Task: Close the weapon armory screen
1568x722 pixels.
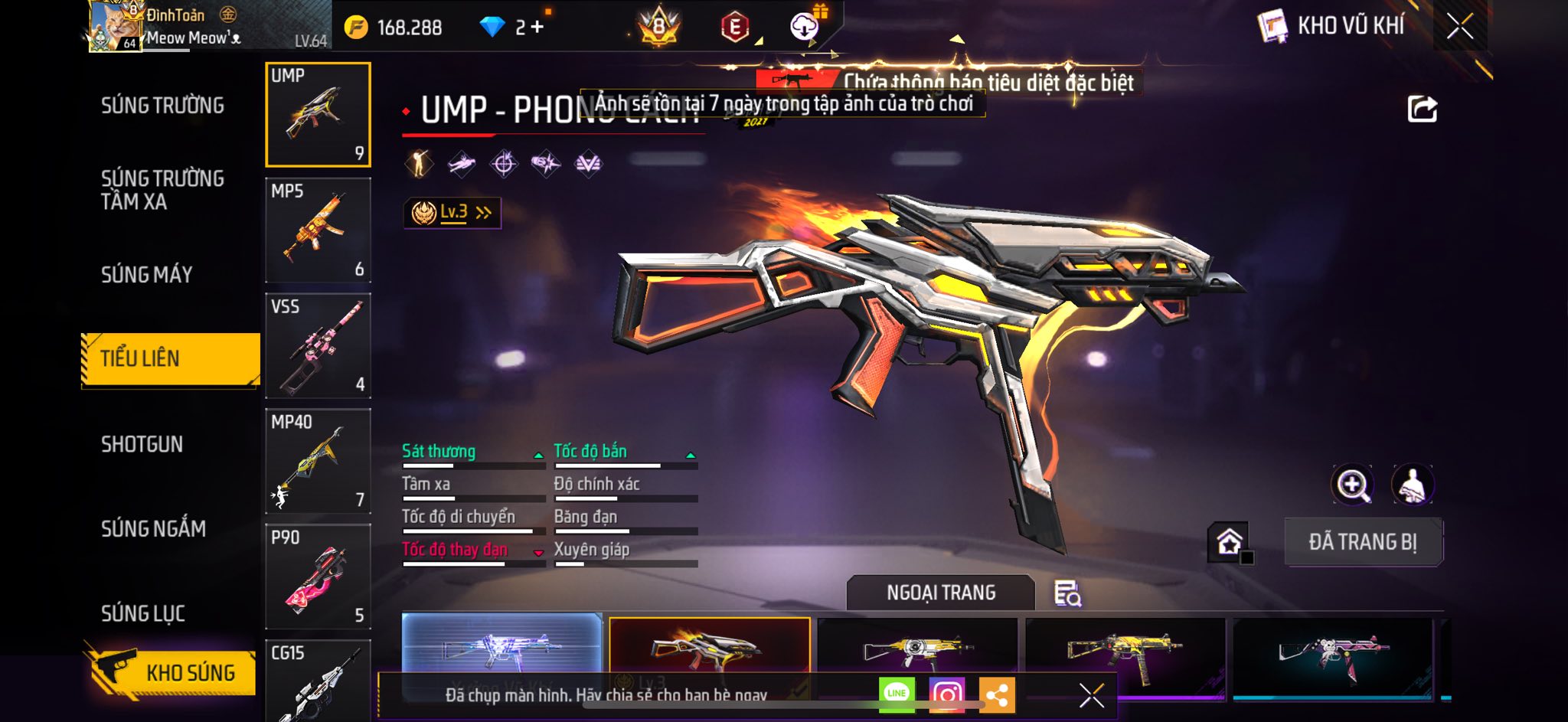Action: [1460, 26]
